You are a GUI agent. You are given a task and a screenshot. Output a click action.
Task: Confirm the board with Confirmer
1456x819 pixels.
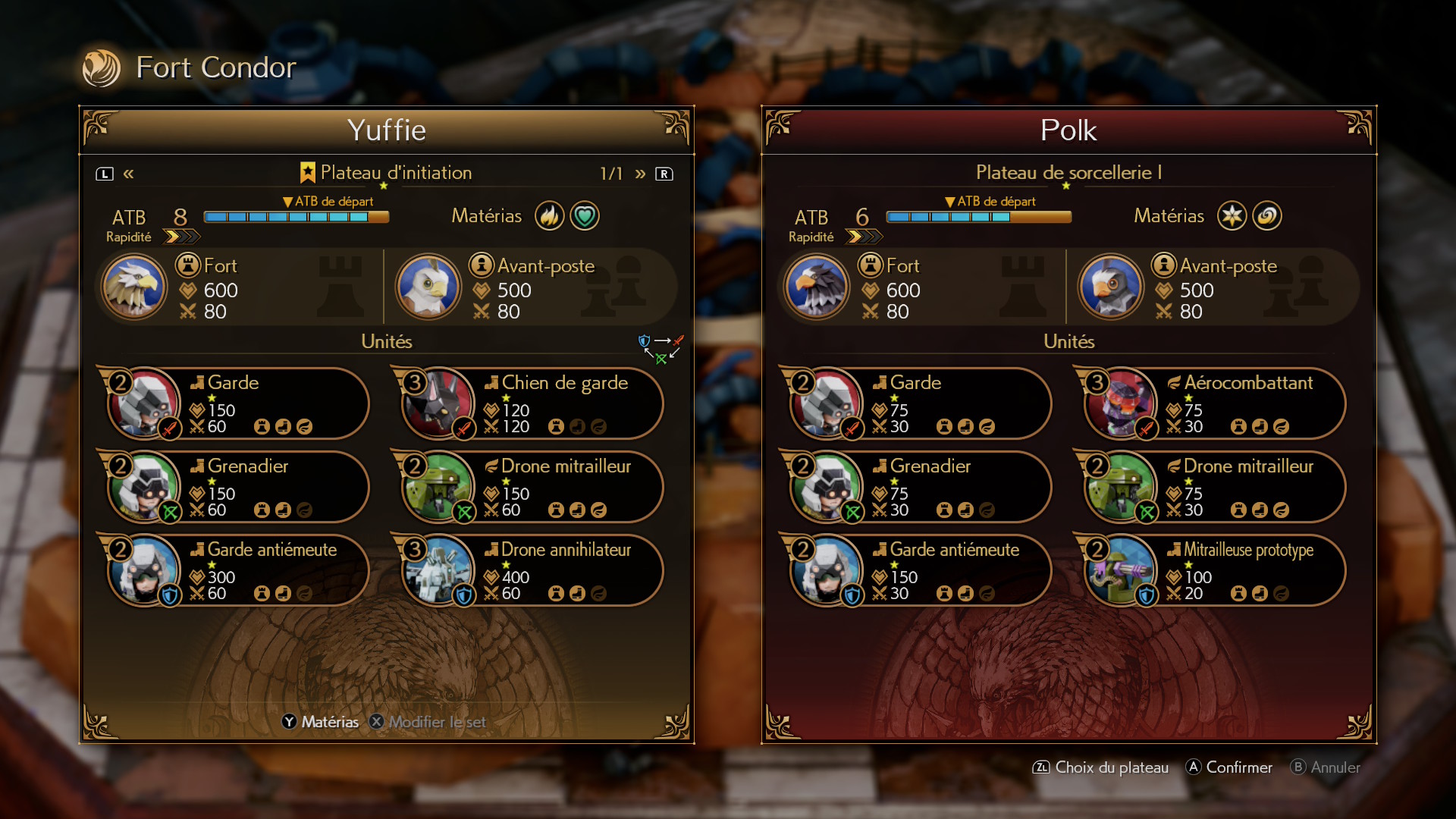pyautogui.click(x=1228, y=767)
